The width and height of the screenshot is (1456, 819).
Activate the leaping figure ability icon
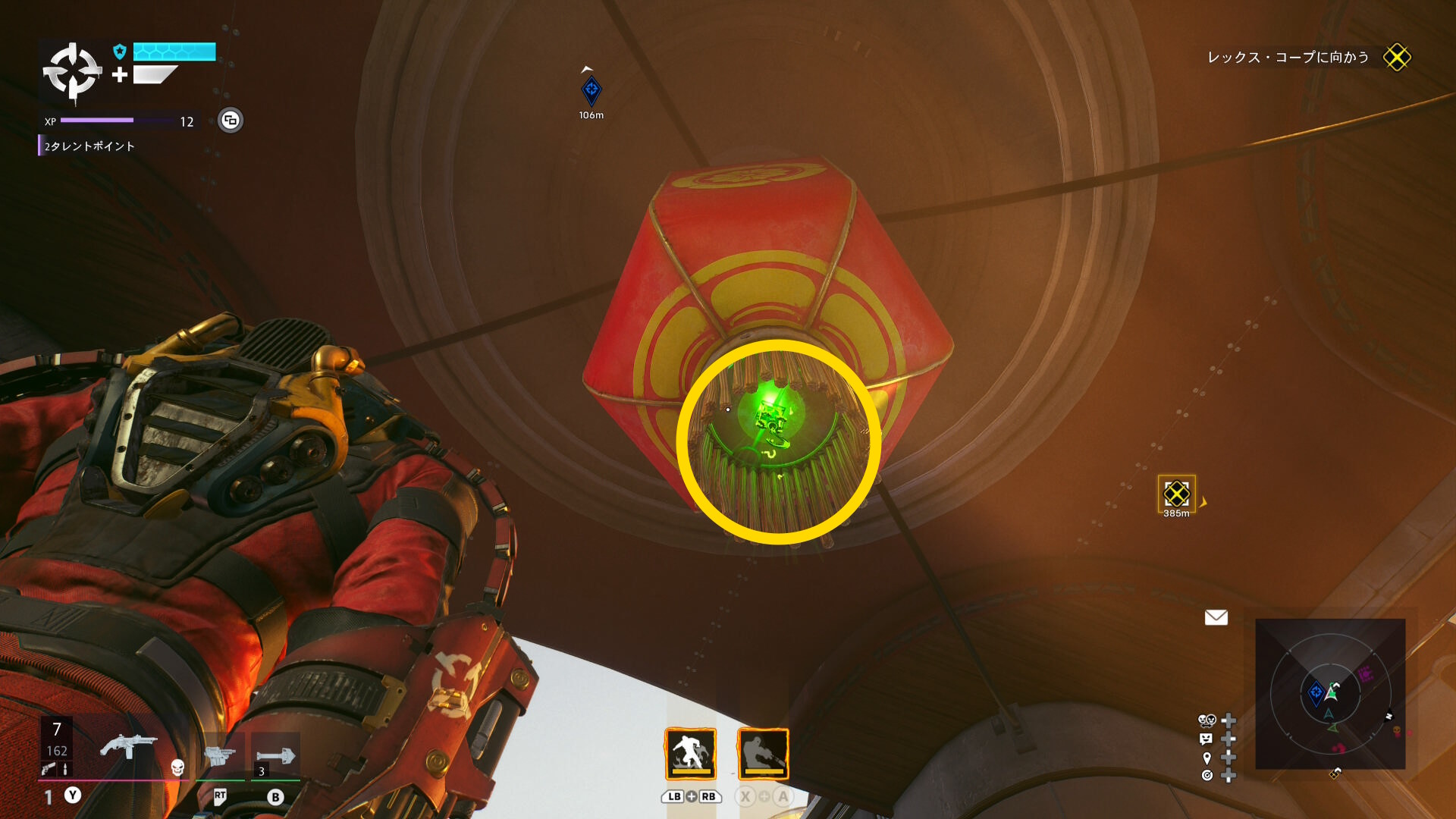(690, 754)
